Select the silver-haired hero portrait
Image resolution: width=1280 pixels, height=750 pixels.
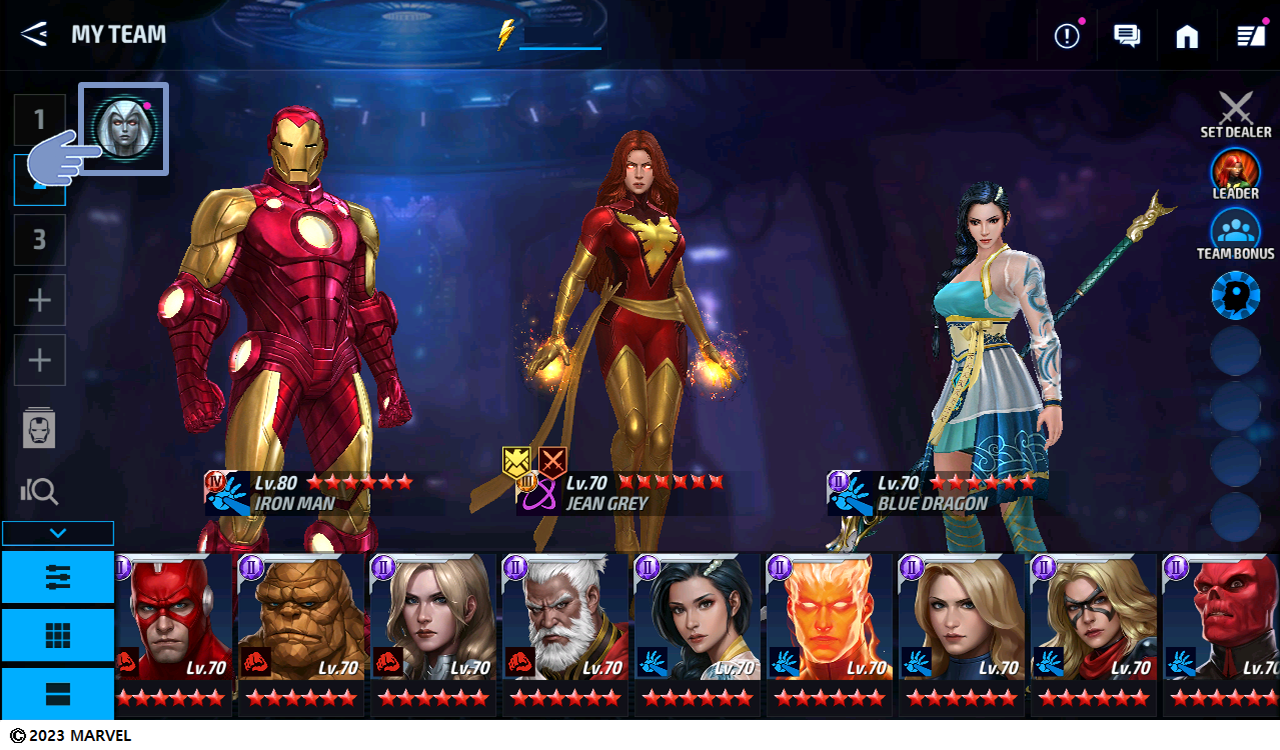click(x=124, y=128)
